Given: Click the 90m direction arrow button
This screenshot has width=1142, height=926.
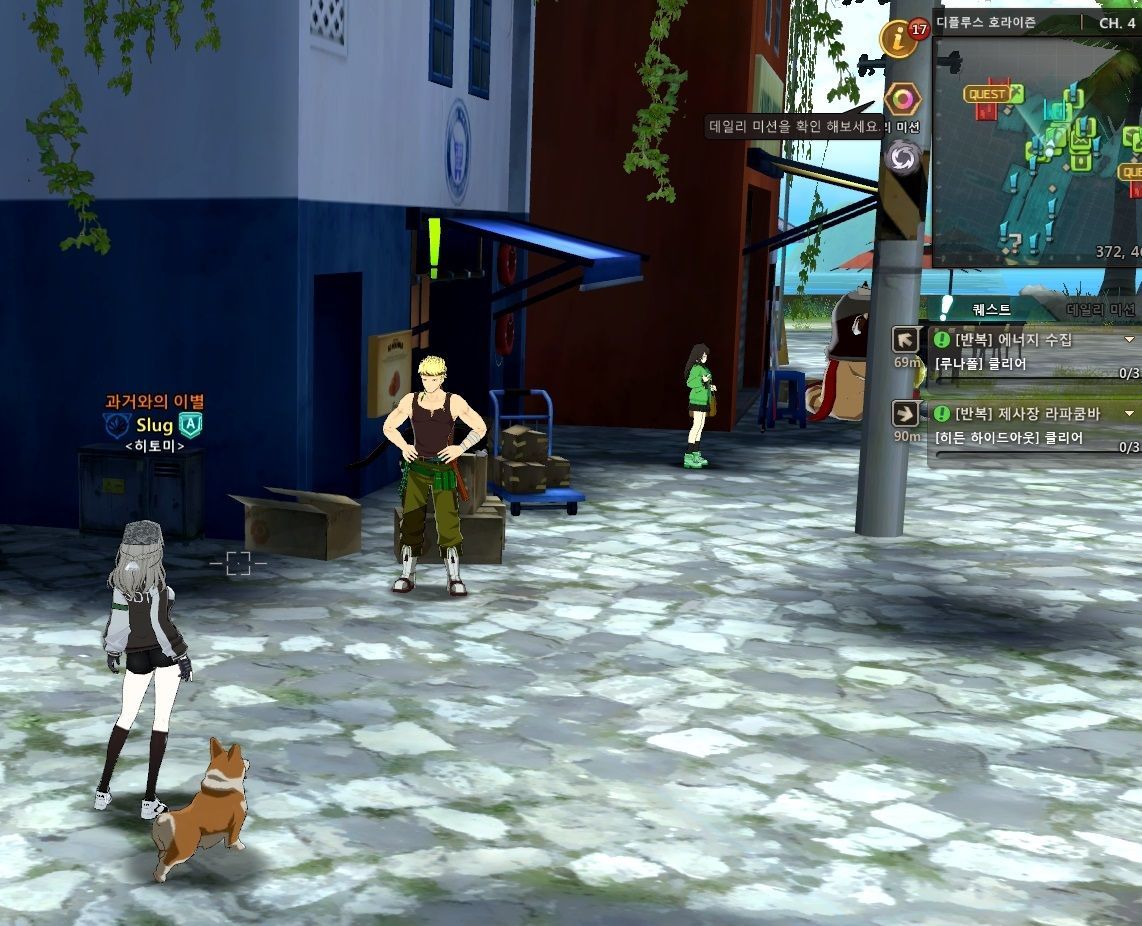Looking at the screenshot, I should tap(907, 414).
